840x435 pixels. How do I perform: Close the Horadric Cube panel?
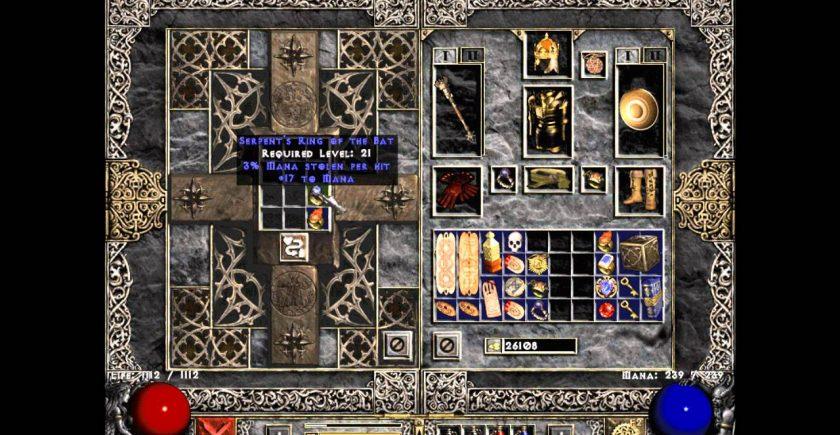point(395,345)
